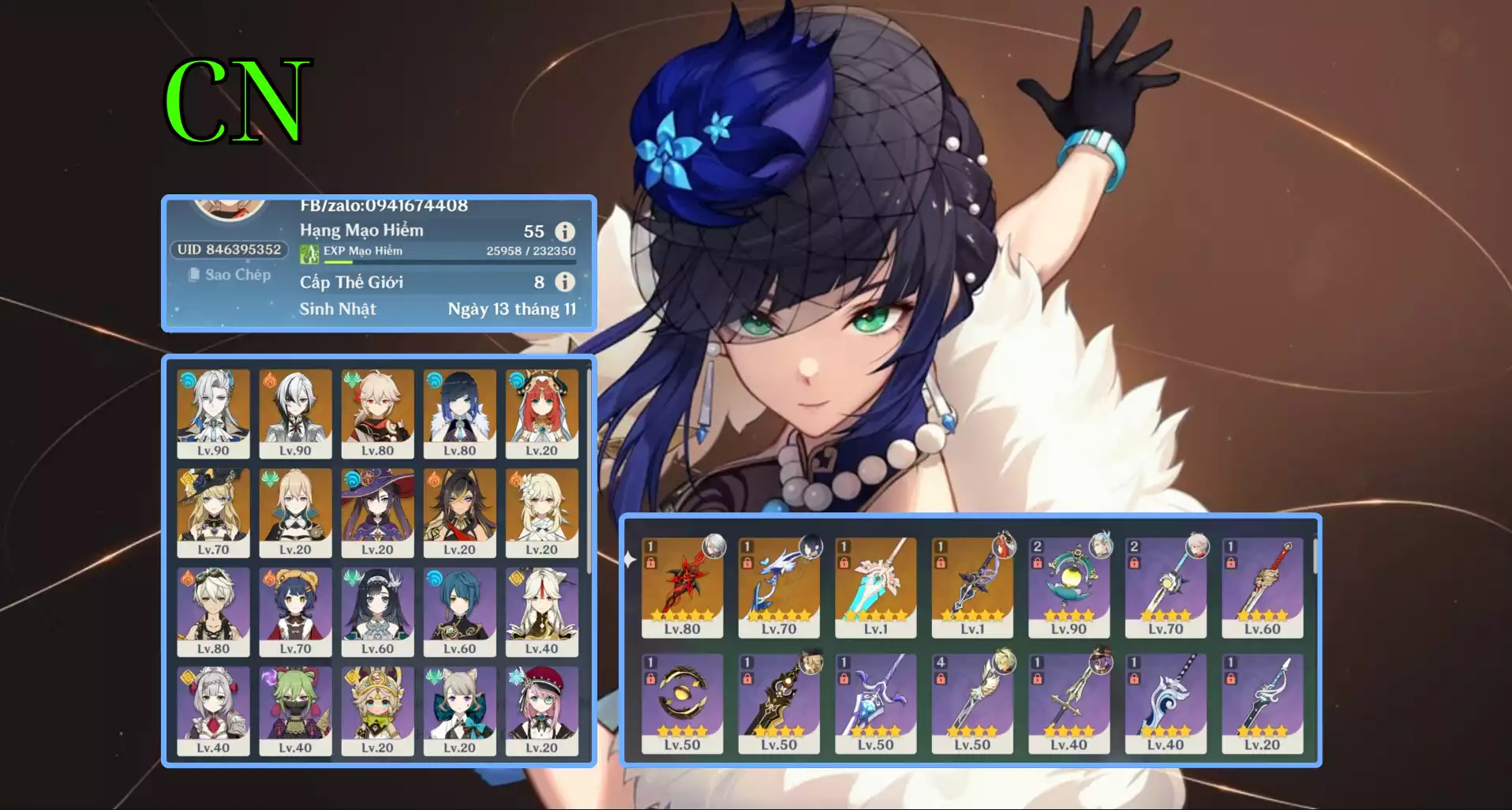Select the Yelan Lv.80 card
Screen dimensions: 1512x810
pyautogui.click(x=459, y=414)
